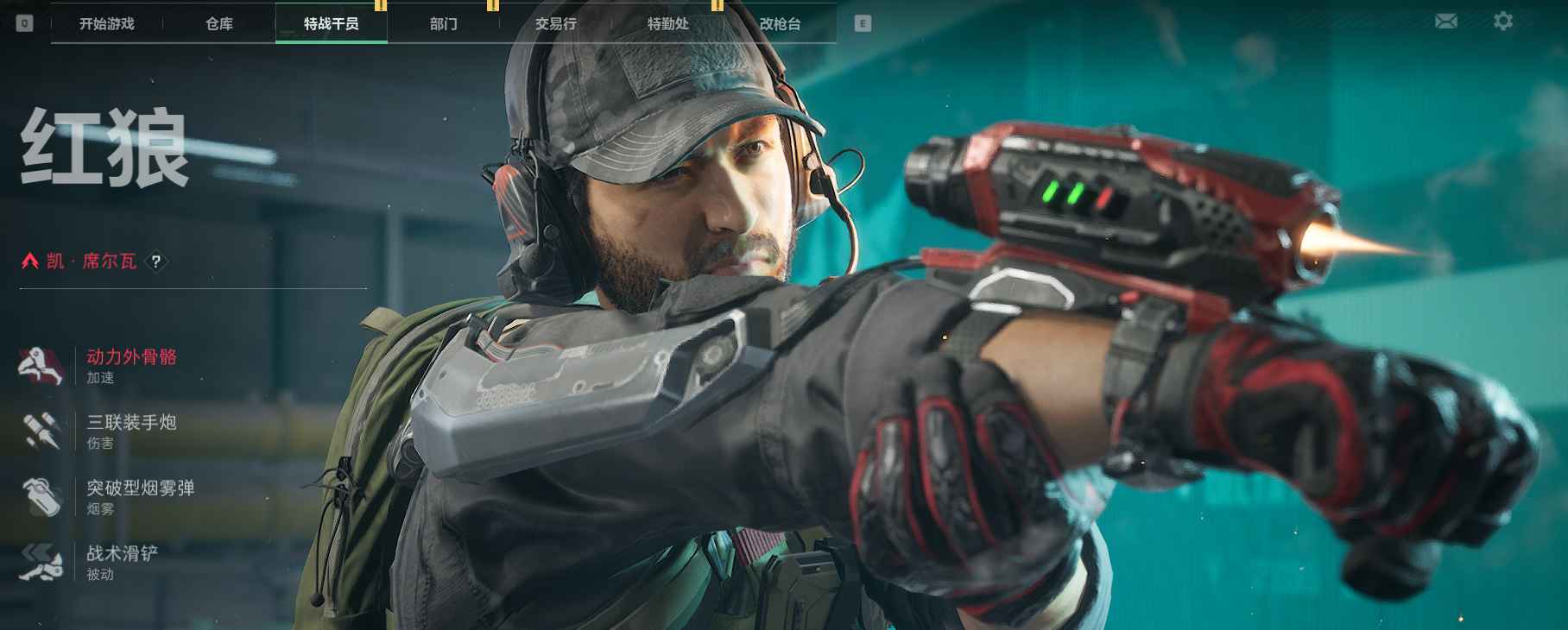The height and width of the screenshot is (630, 1568).
Task: Open the 交易行 tab
Action: 555,23
